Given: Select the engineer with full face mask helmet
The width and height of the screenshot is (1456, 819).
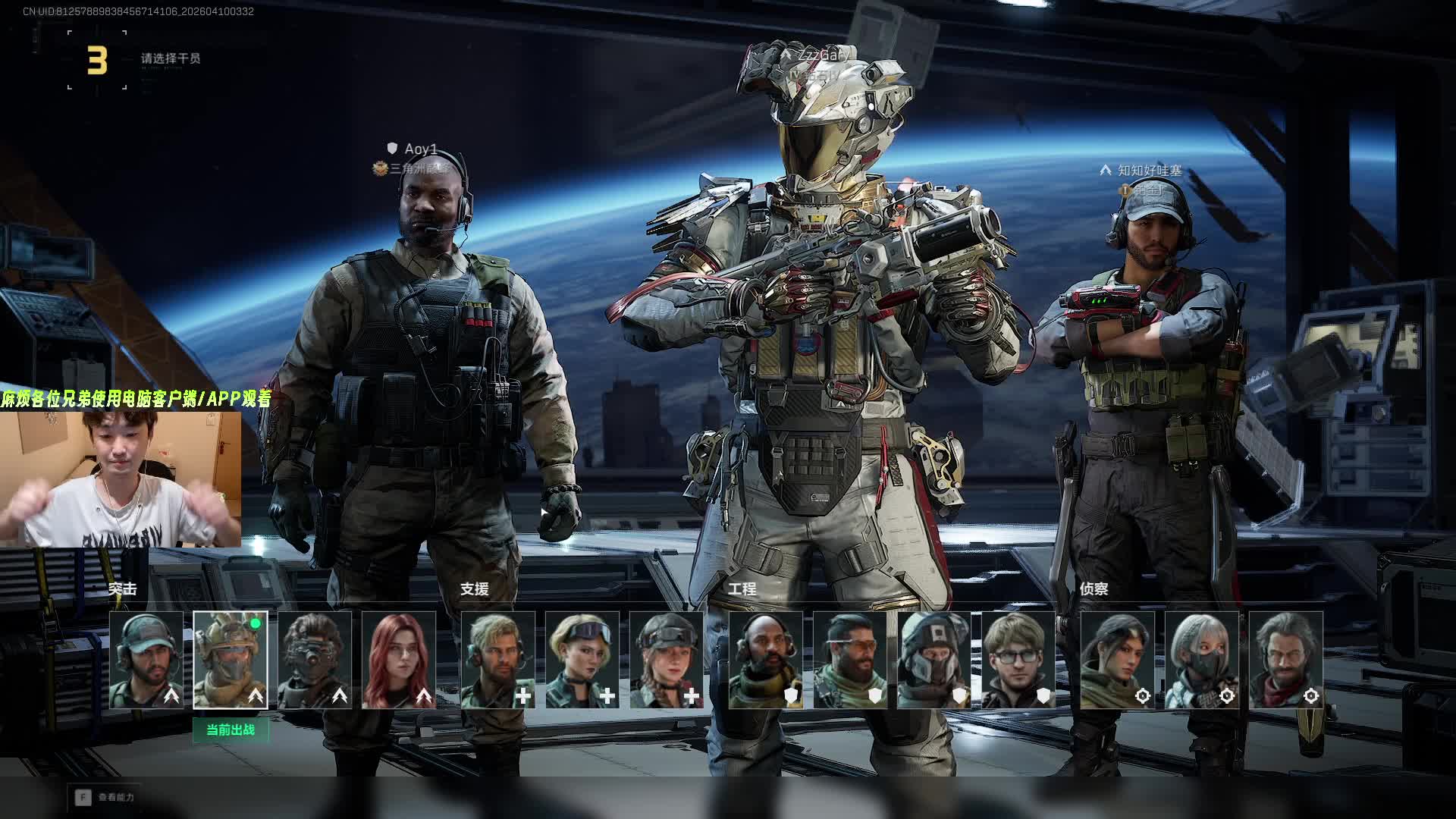Looking at the screenshot, I should (934, 660).
